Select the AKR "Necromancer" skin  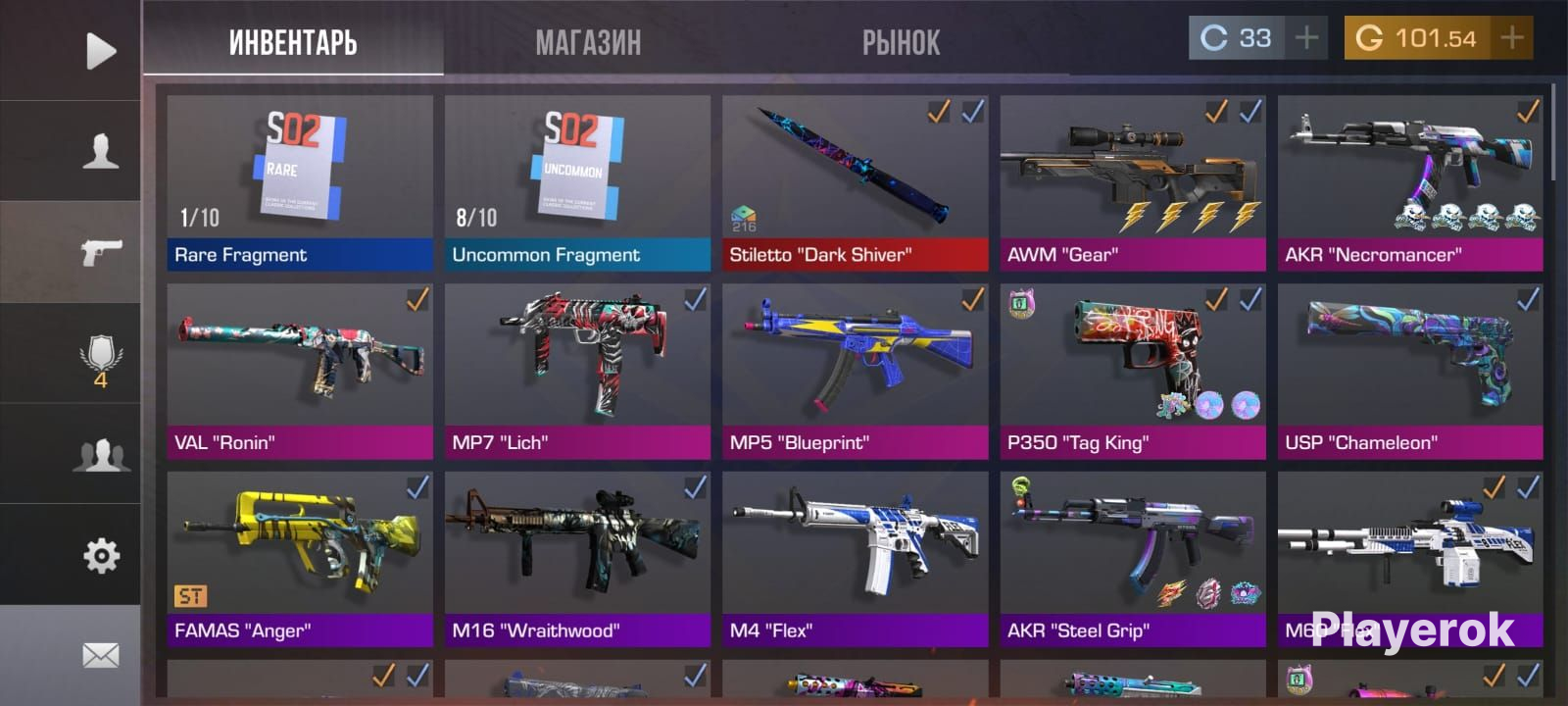tap(1410, 182)
